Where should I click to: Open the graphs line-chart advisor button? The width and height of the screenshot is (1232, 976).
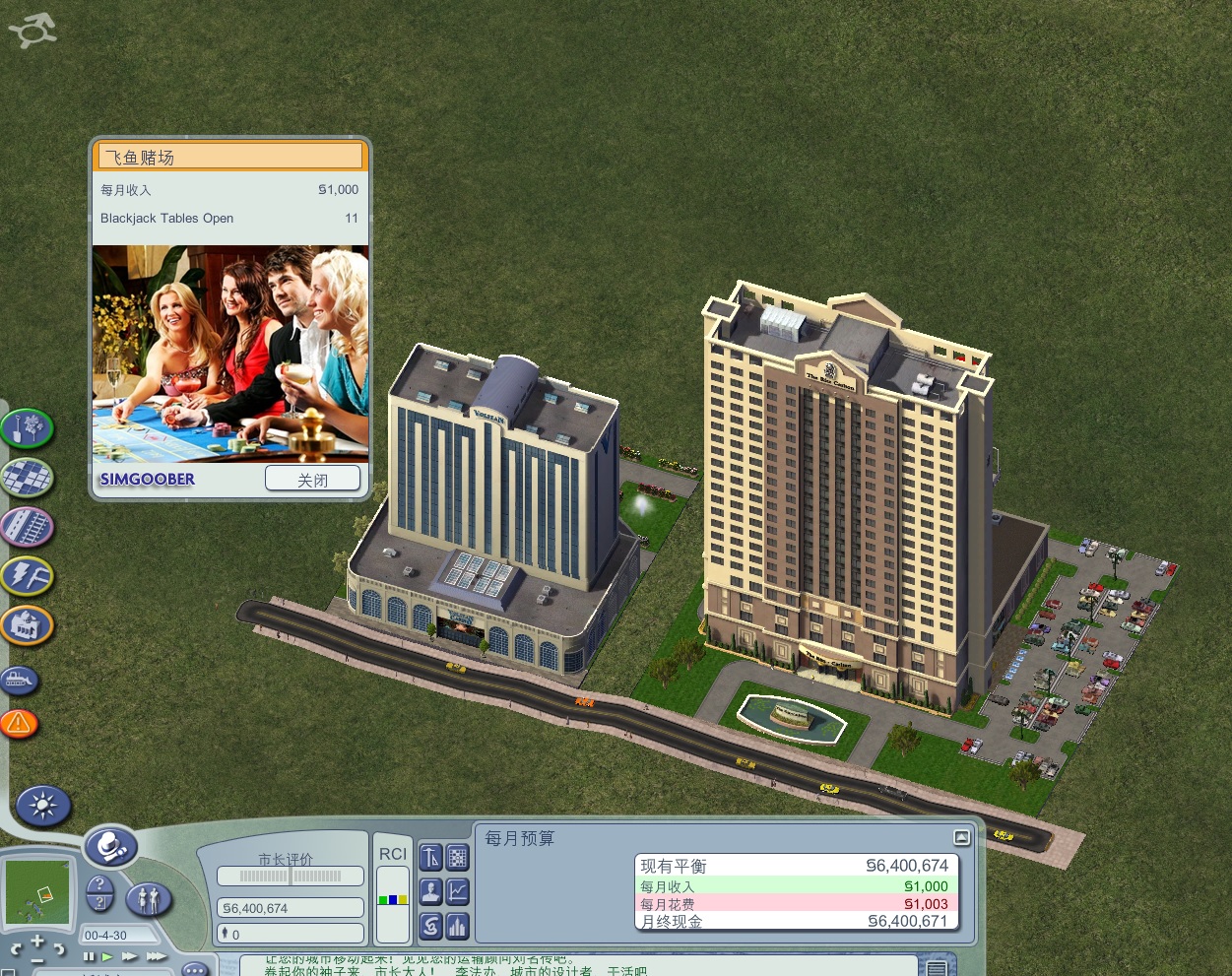point(458,891)
